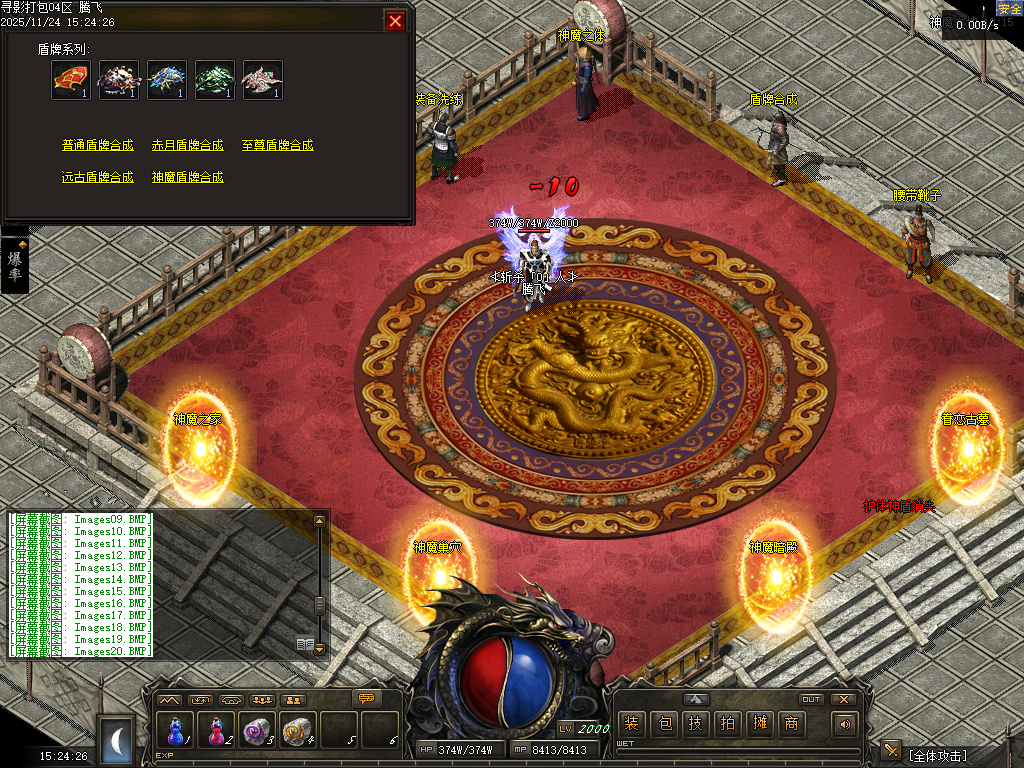Use the red potion in hotbar slot 2
Screen dimensions: 1024x768
[x=216, y=730]
